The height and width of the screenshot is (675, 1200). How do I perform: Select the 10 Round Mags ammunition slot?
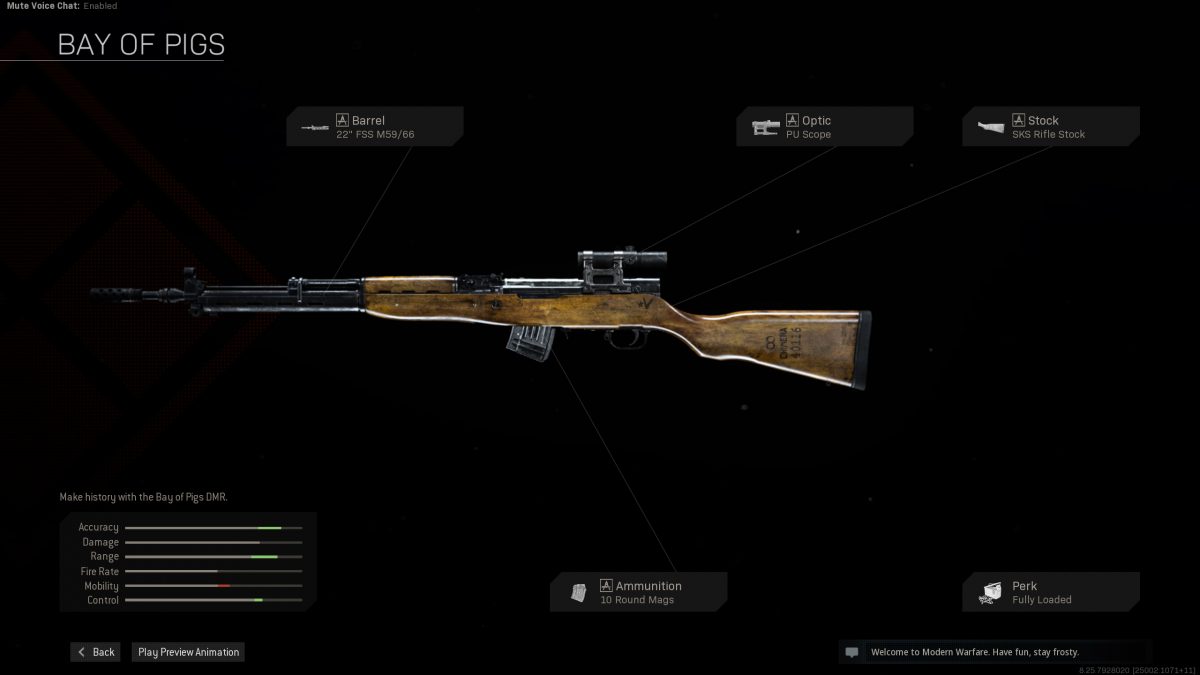(x=638, y=592)
